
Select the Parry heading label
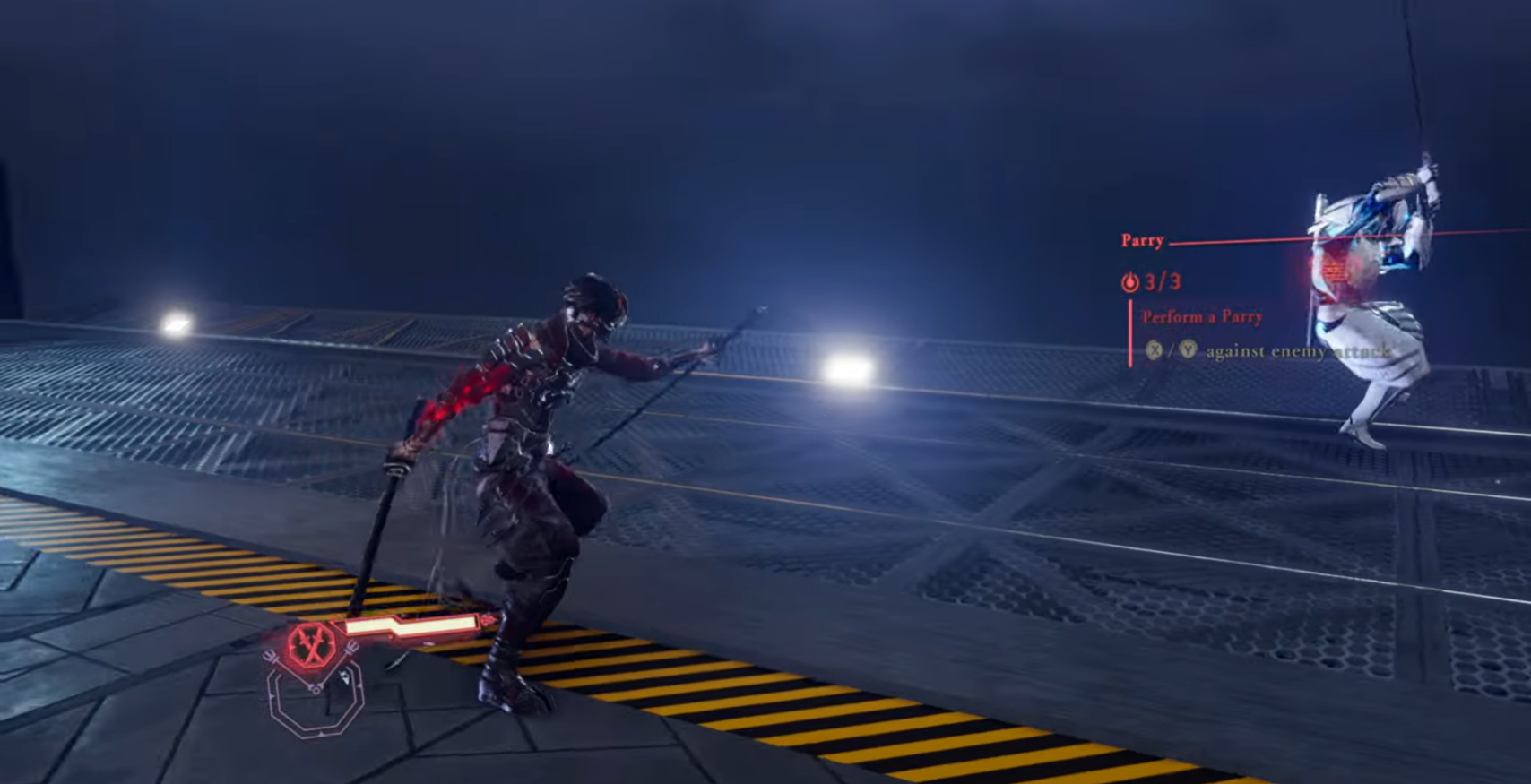pos(1142,241)
